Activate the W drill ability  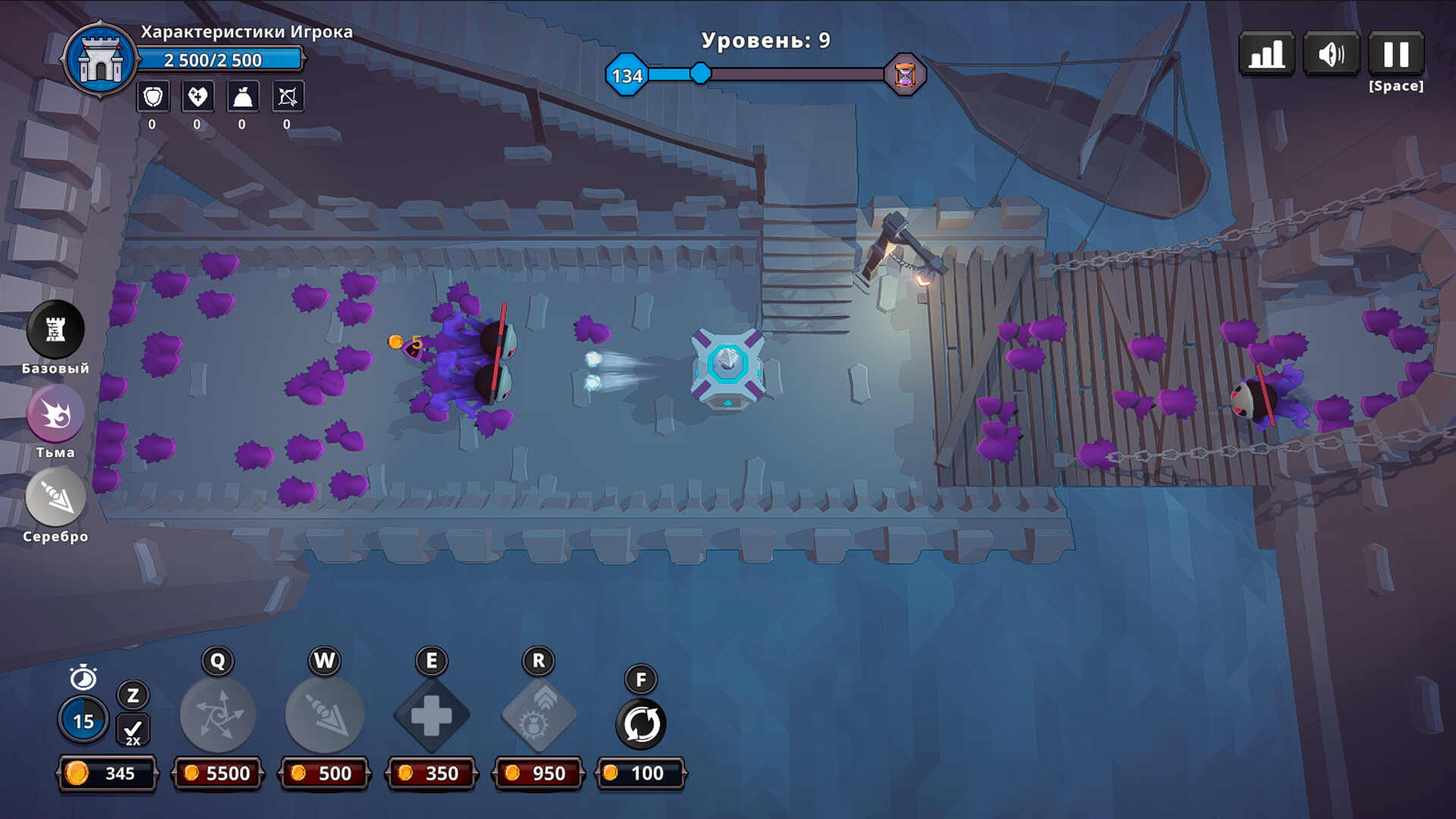[x=324, y=714]
